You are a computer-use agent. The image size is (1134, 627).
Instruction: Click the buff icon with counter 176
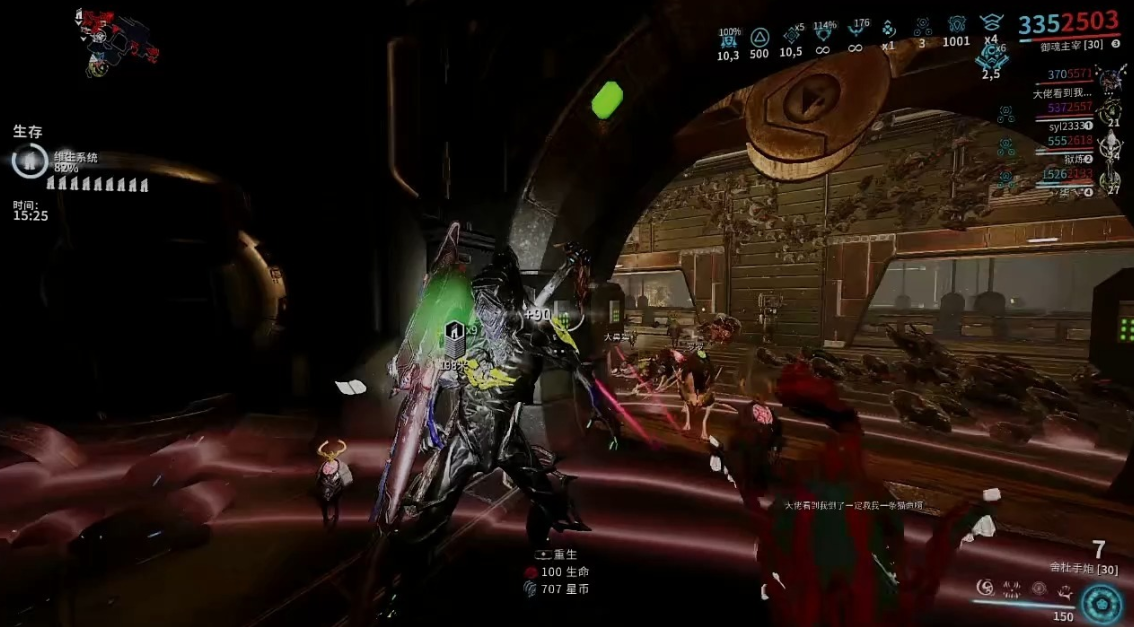coord(856,34)
